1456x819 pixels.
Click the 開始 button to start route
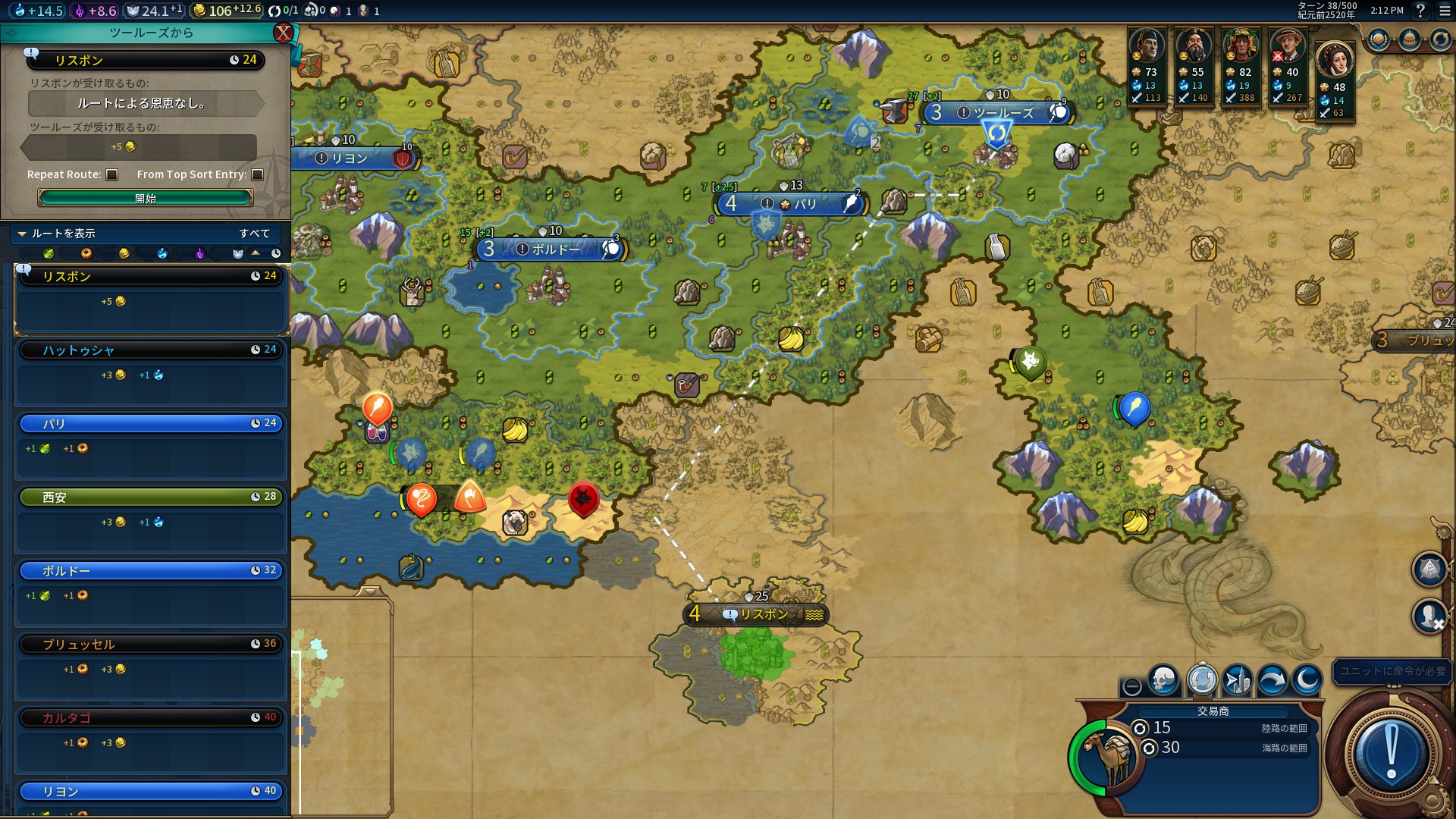145,198
